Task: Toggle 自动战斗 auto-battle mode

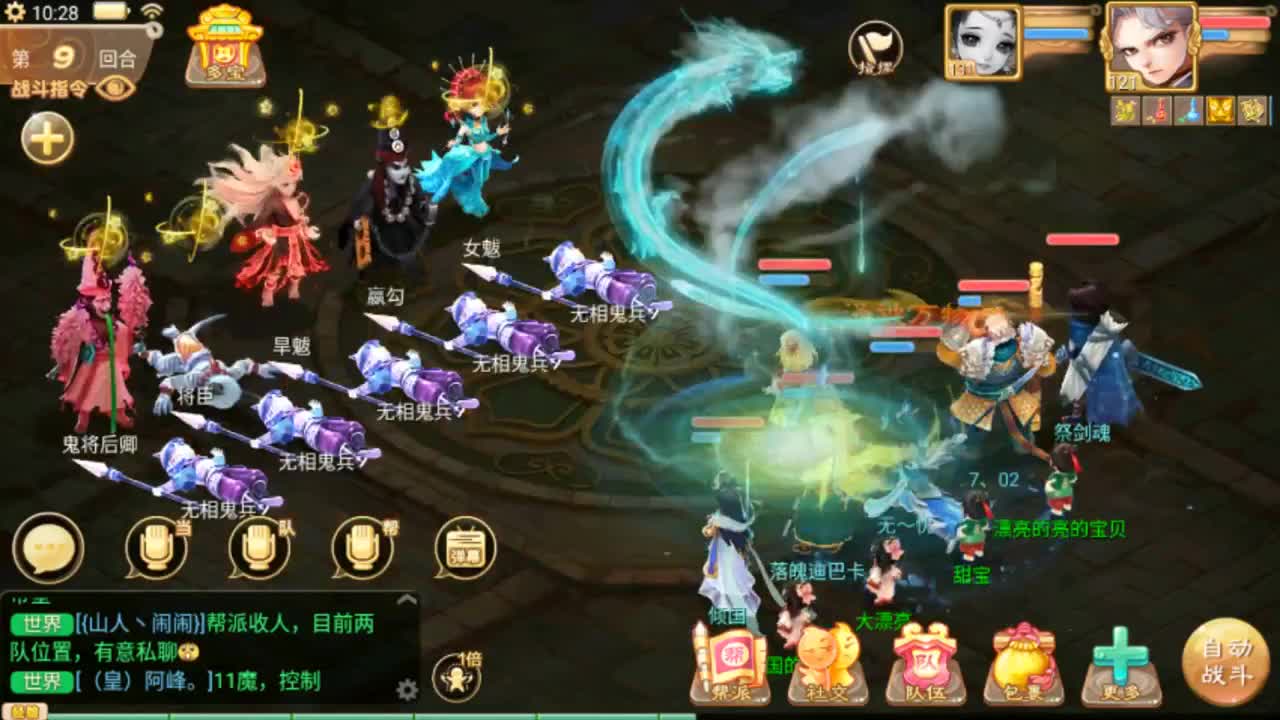Action: coord(1227,662)
